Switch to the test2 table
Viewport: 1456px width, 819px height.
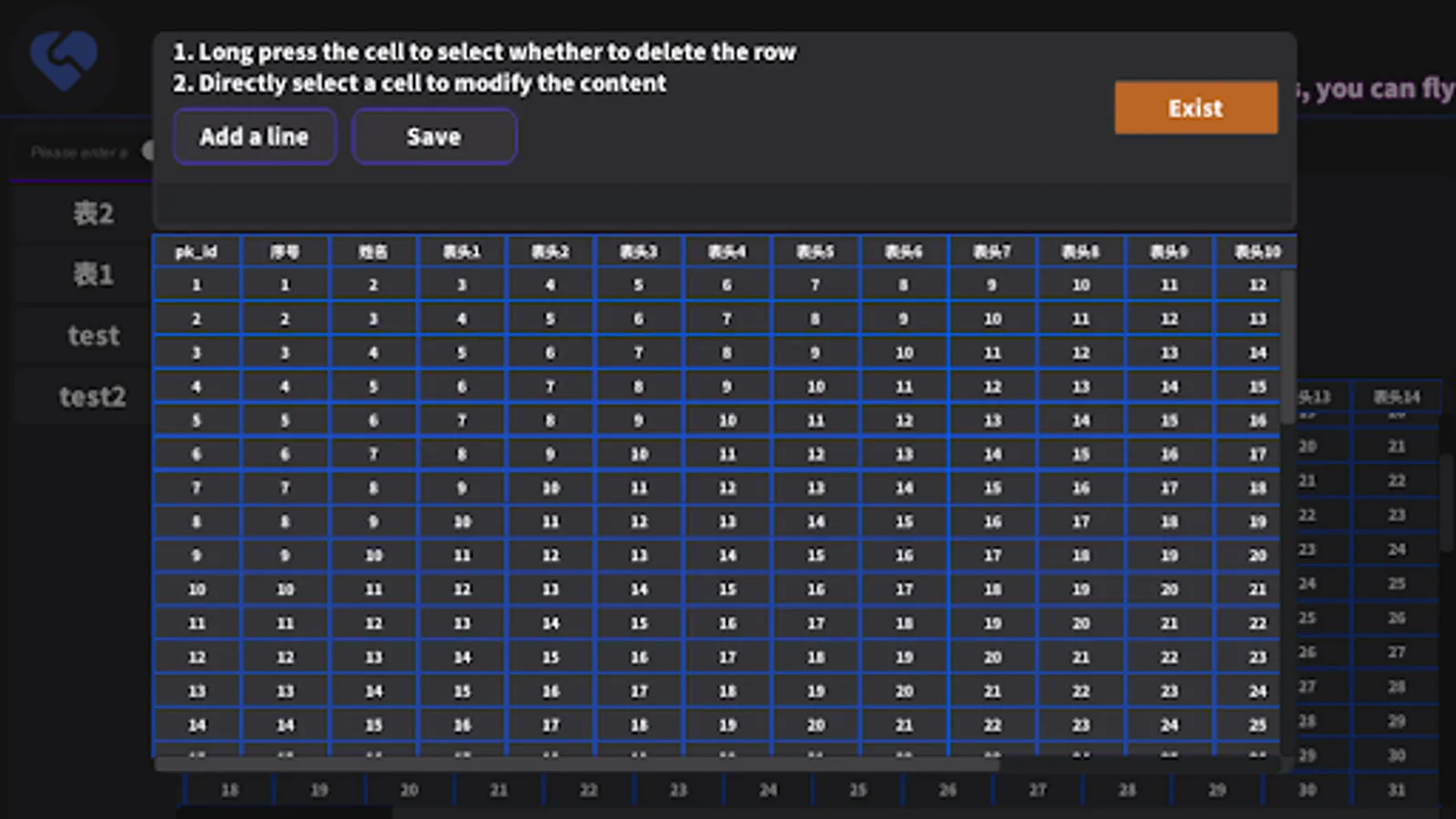click(93, 396)
